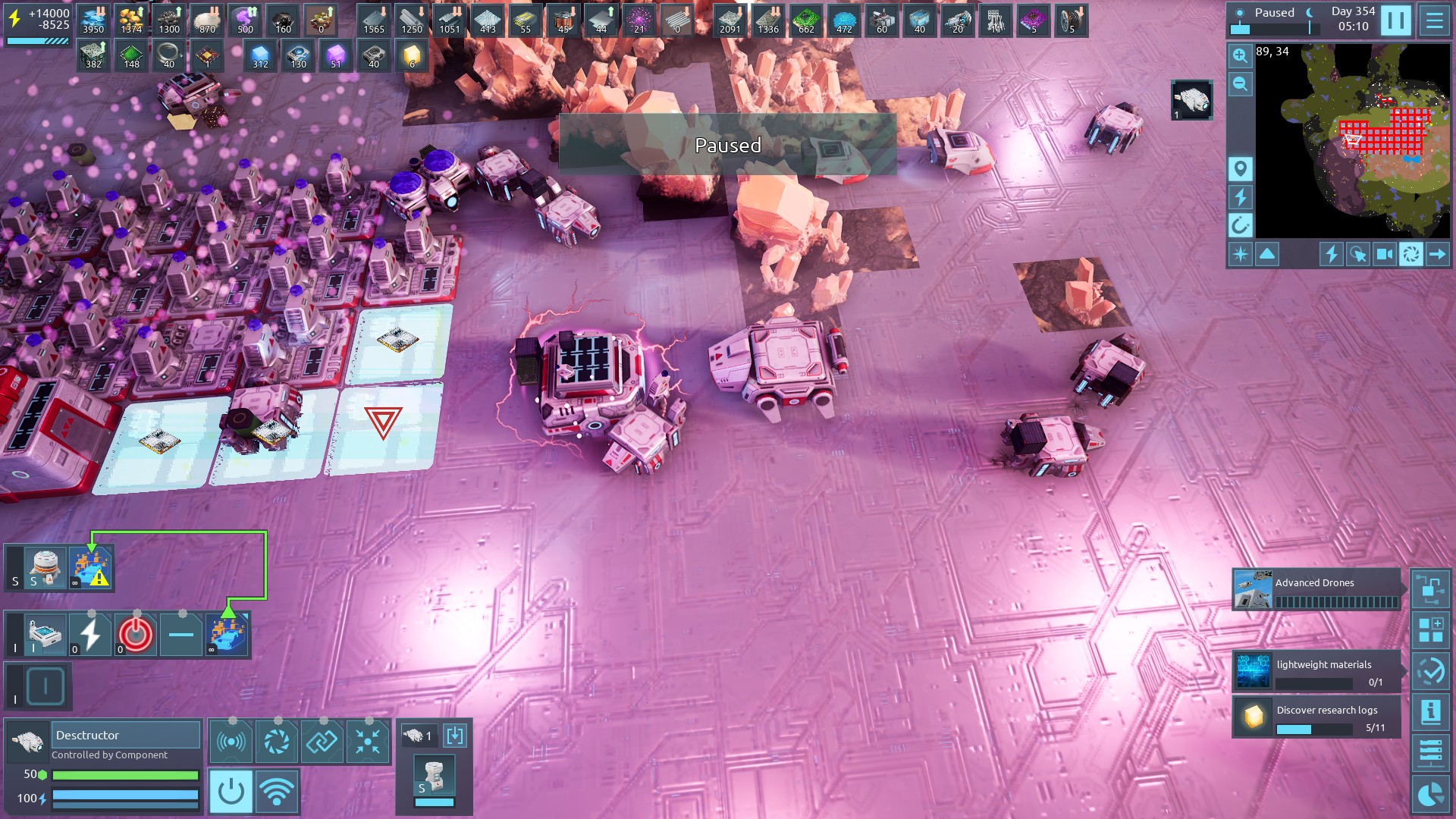Open the hamburger main menu
This screenshot has width=1456, height=819.
tap(1434, 20)
